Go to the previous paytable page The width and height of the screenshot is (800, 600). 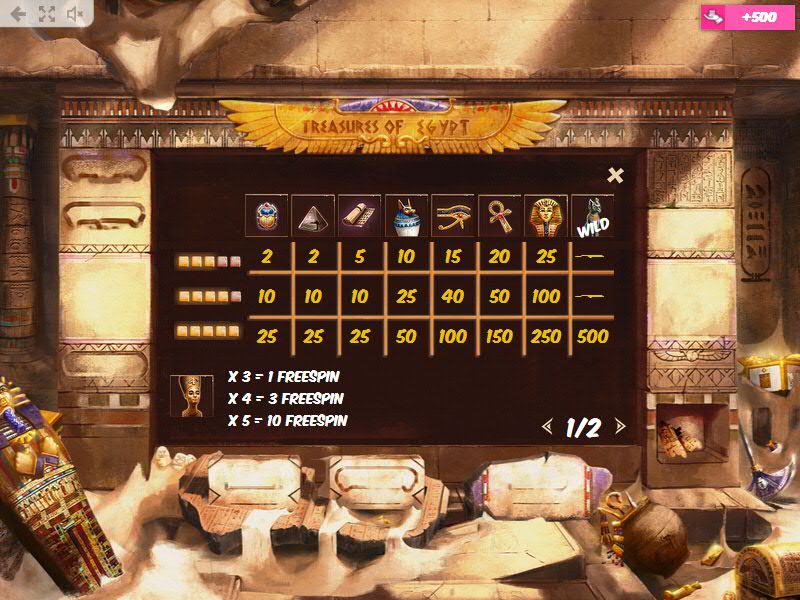(x=546, y=427)
